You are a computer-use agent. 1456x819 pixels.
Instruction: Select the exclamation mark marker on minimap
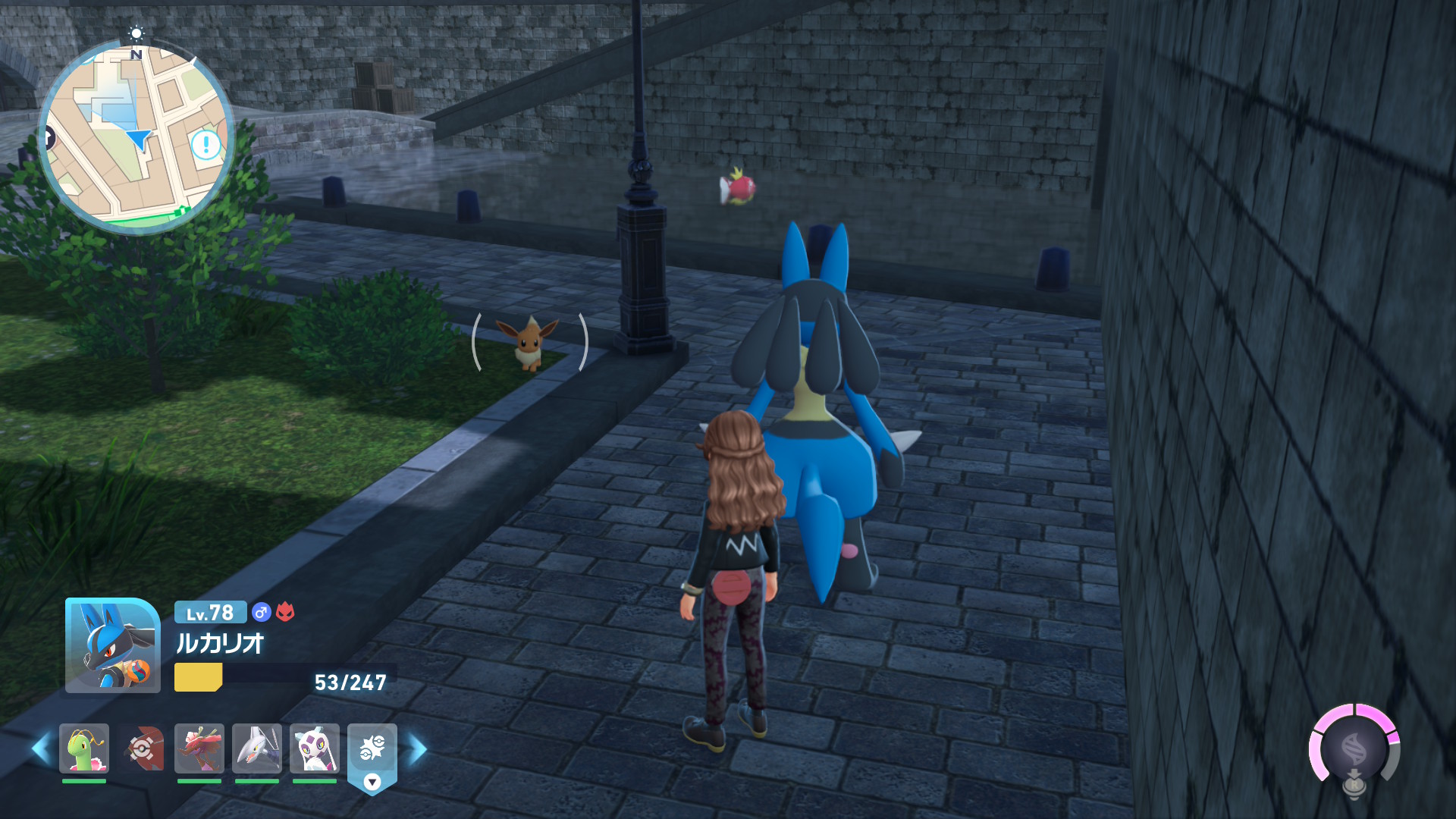pos(206,144)
